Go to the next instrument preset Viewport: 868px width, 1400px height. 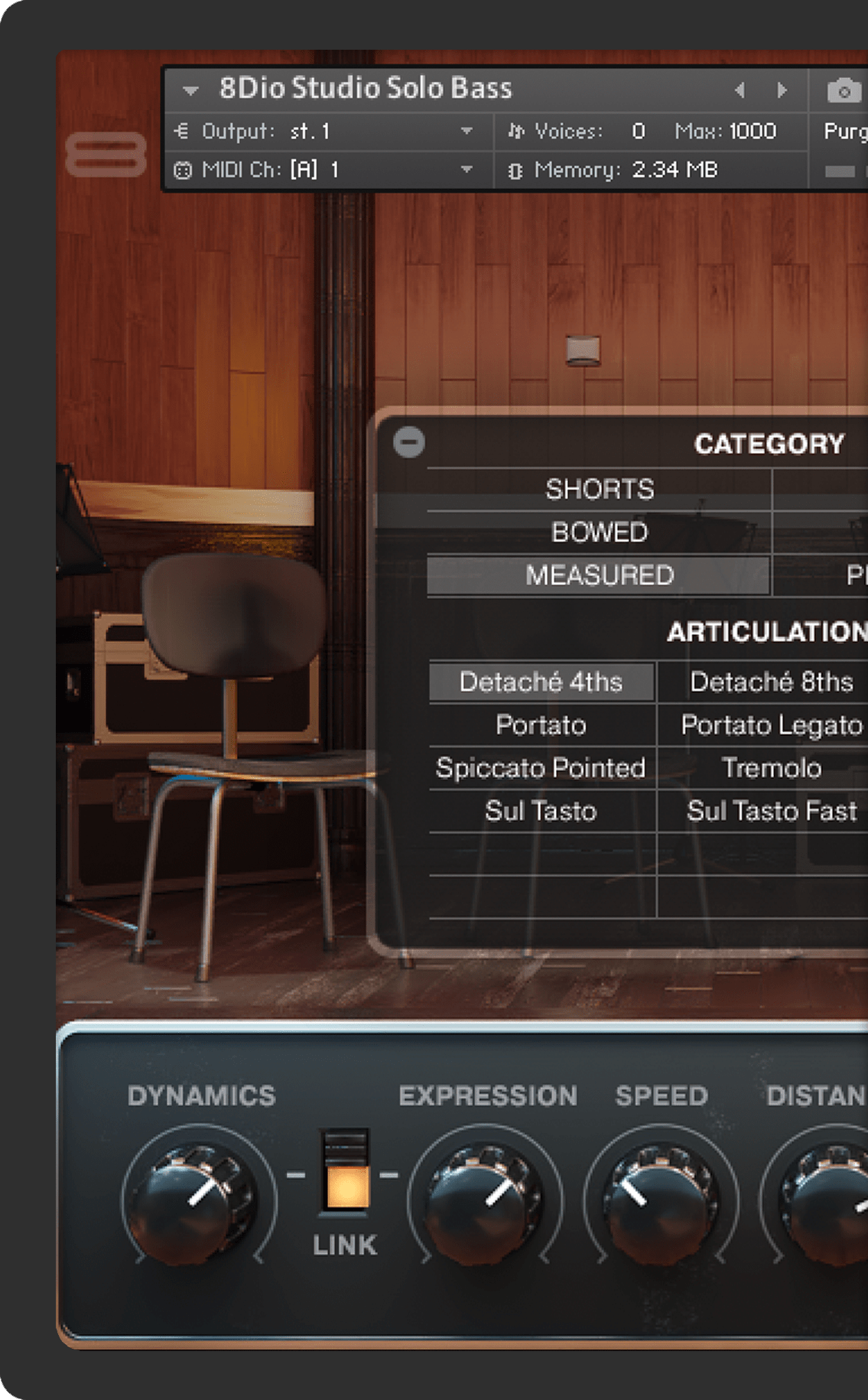point(782,90)
